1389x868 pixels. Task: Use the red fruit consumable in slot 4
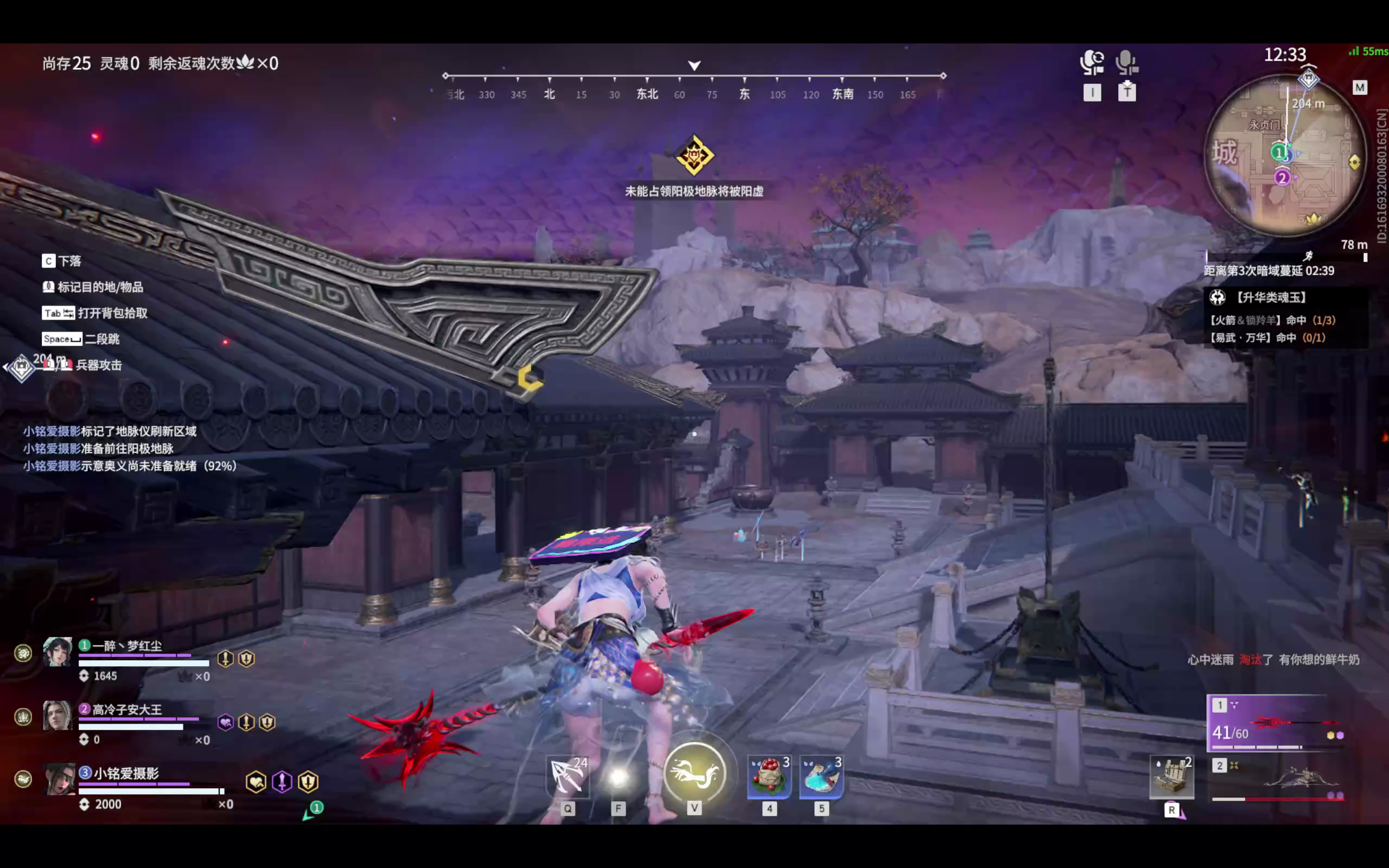pos(769,776)
